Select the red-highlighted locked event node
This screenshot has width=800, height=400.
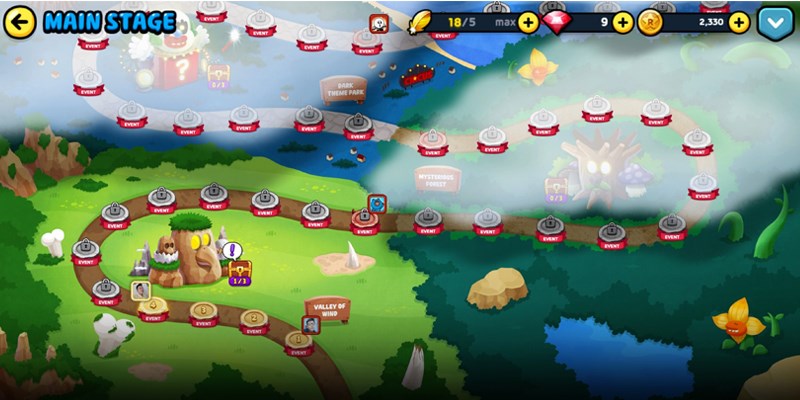[365, 219]
